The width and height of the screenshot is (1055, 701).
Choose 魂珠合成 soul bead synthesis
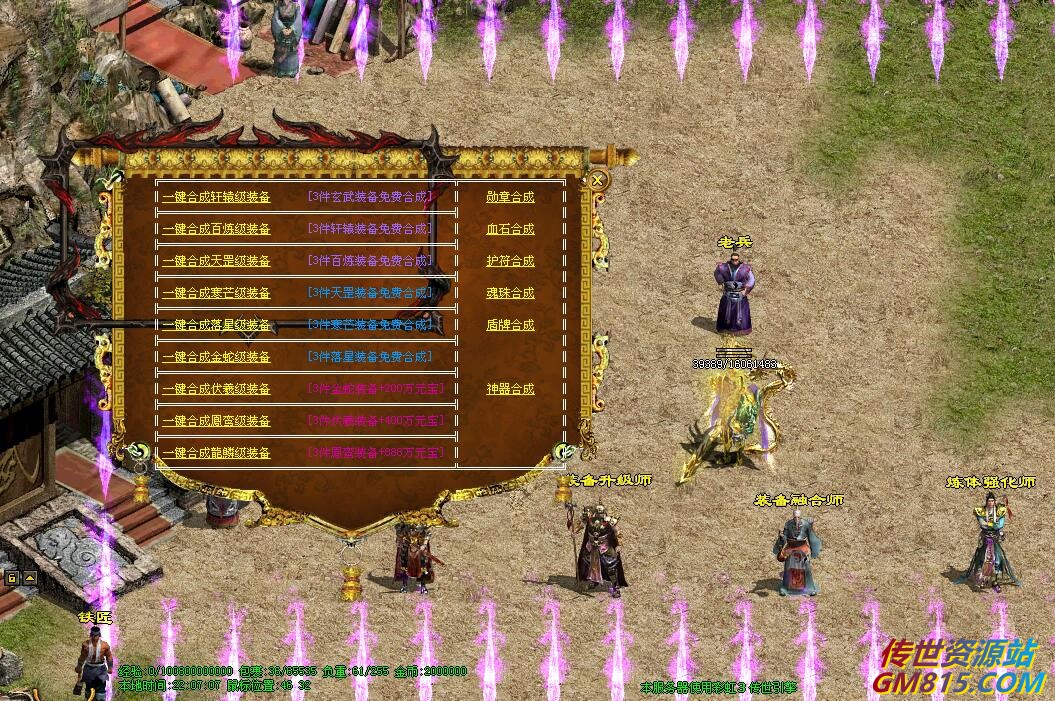pyautogui.click(x=510, y=293)
